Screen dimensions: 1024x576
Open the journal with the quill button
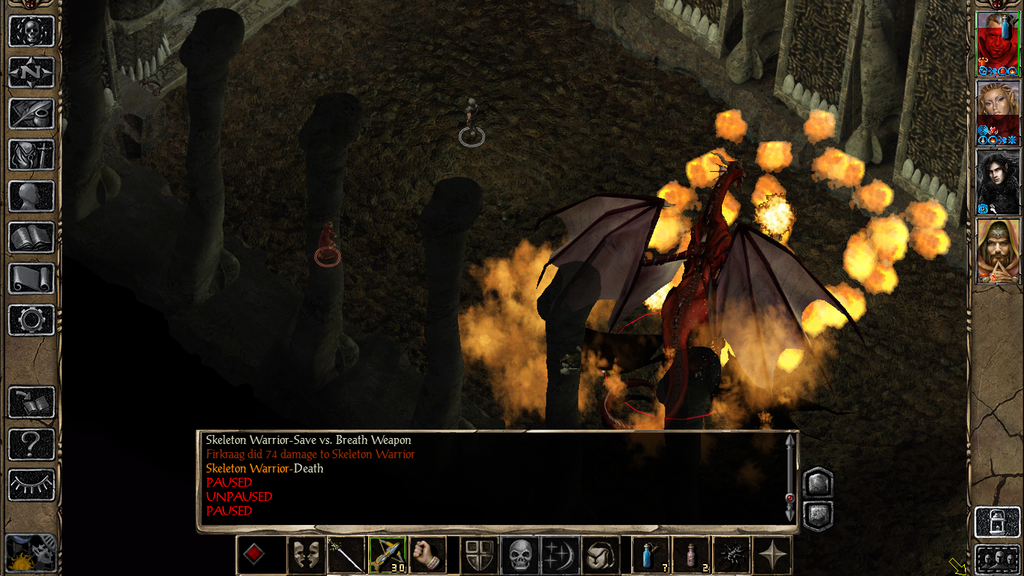(31, 113)
